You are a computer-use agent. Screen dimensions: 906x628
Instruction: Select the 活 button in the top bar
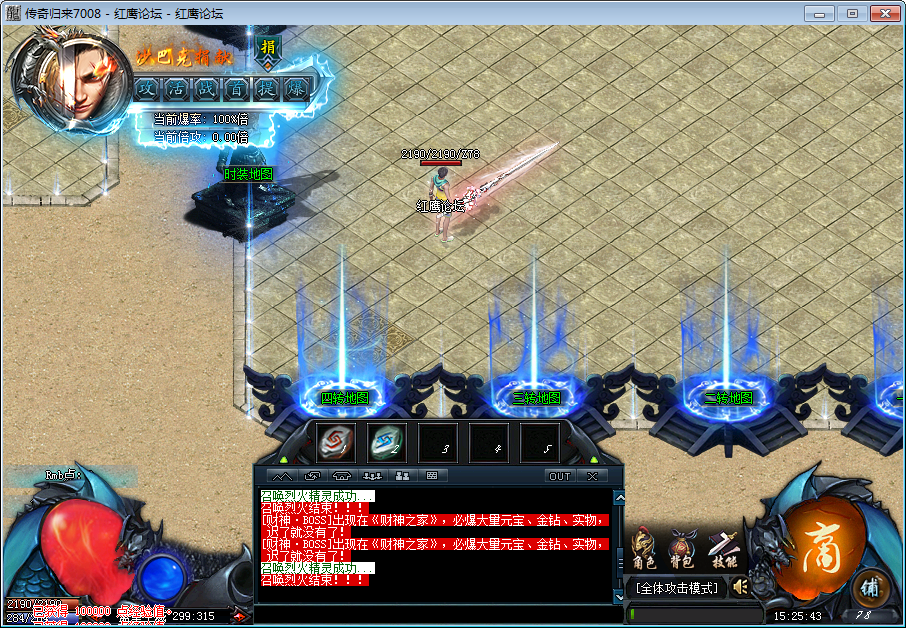pos(177,88)
